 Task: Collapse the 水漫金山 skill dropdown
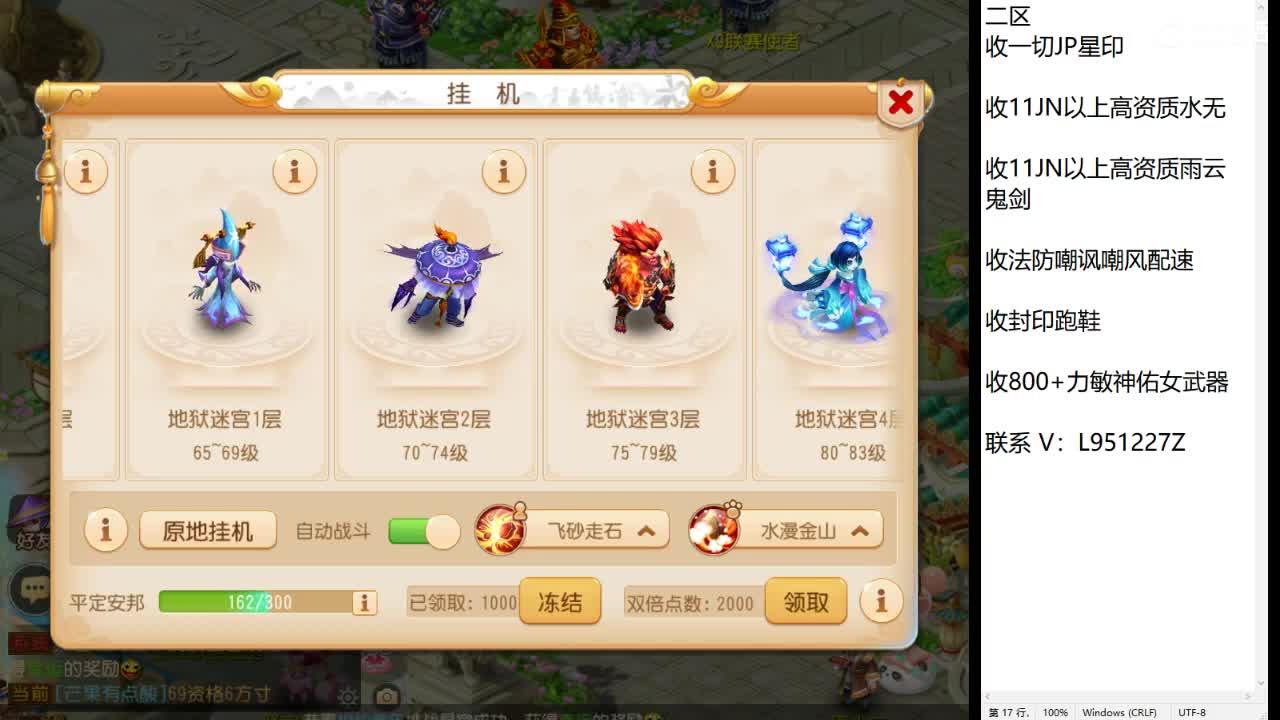pyautogui.click(x=858, y=532)
